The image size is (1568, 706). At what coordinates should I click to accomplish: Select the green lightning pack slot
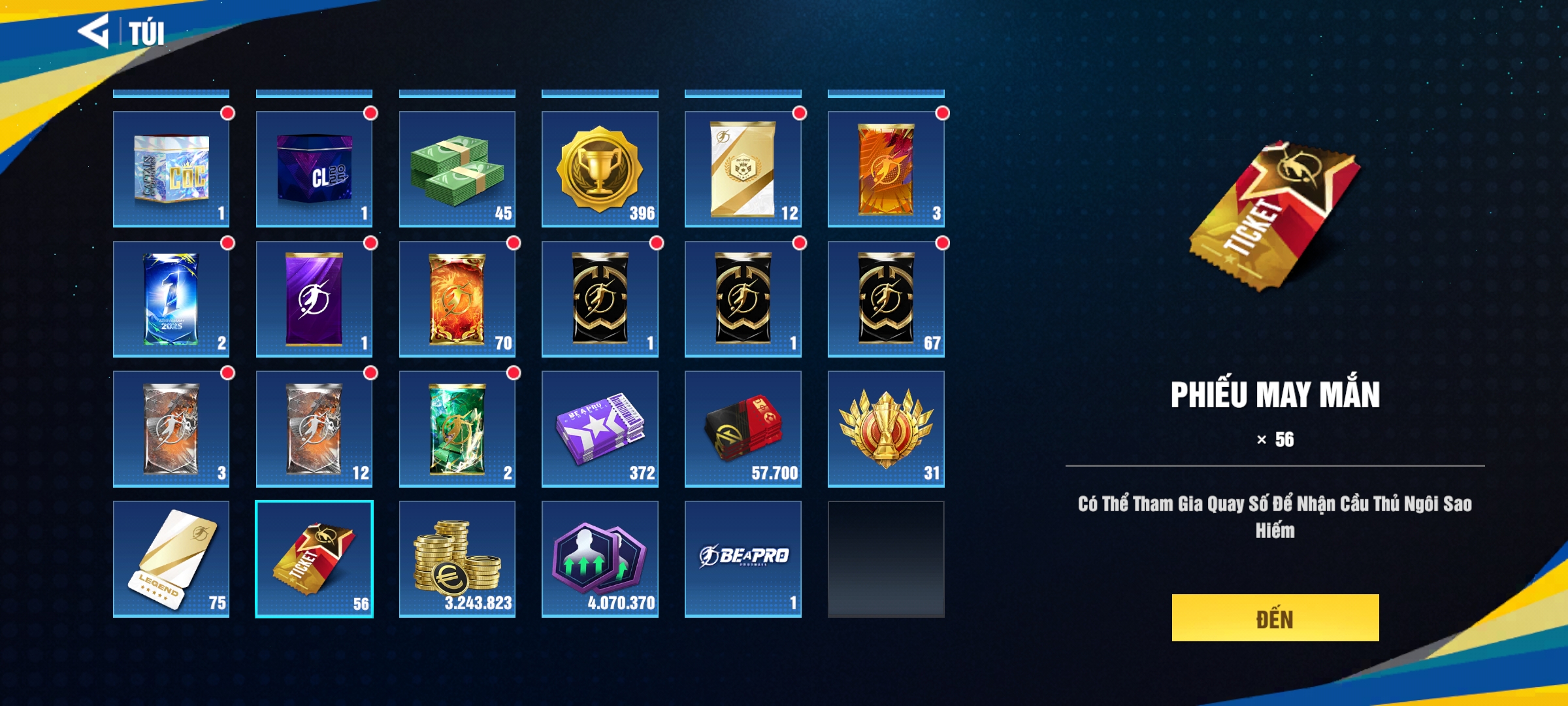point(457,429)
